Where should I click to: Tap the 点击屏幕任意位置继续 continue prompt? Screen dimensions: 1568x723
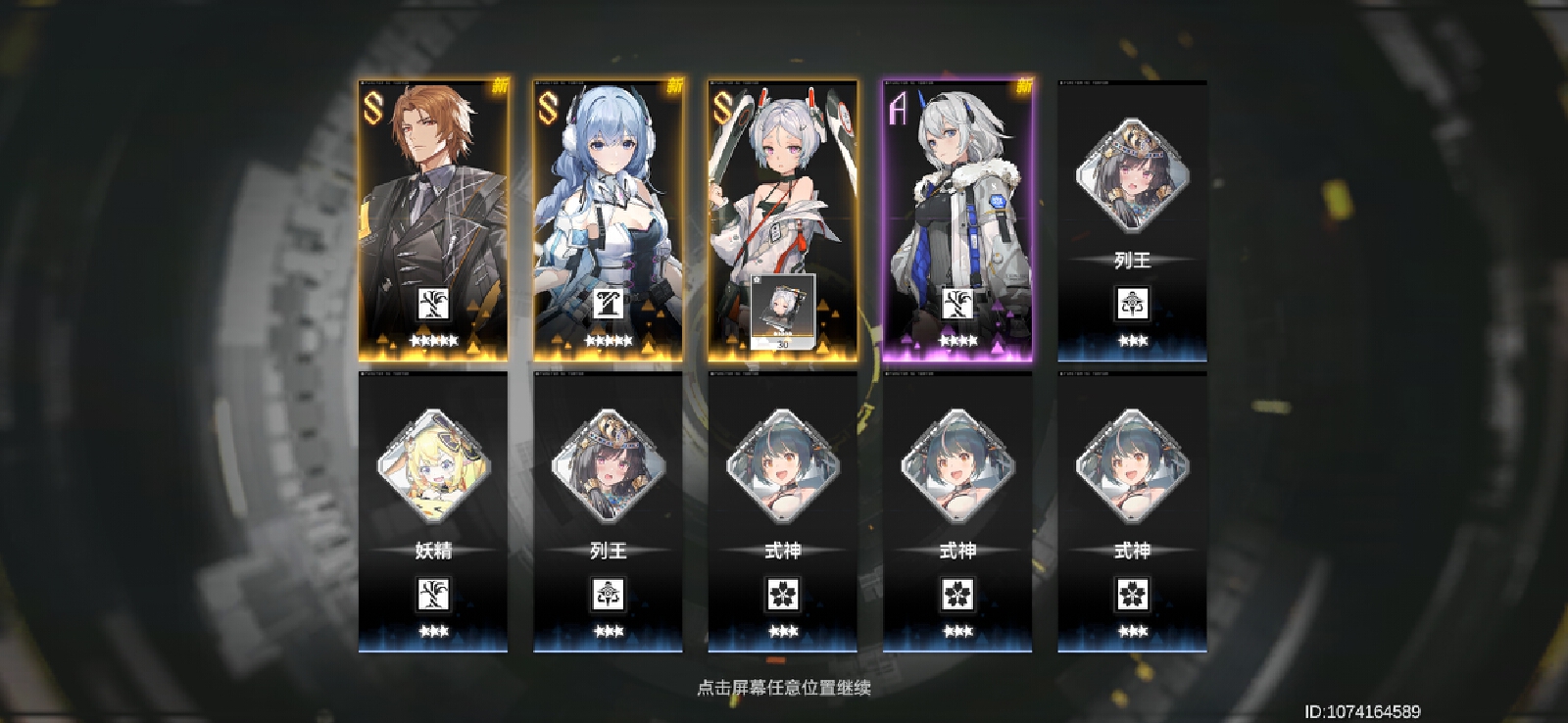(784, 688)
